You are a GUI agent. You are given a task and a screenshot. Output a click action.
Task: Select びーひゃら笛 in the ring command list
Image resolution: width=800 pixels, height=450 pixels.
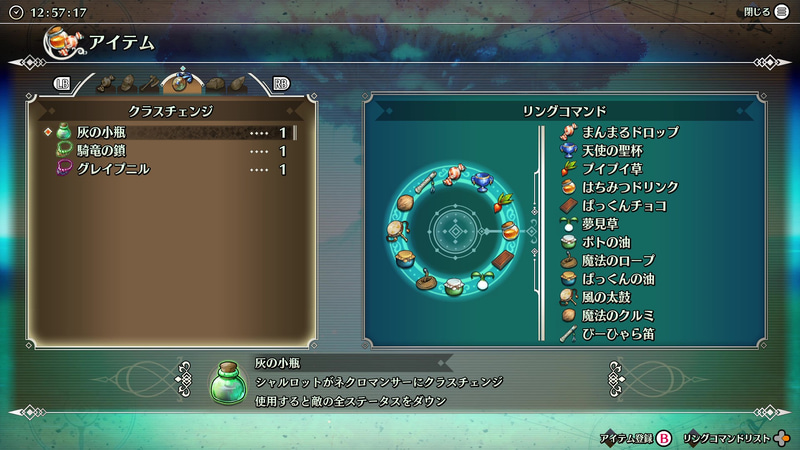click(x=618, y=333)
